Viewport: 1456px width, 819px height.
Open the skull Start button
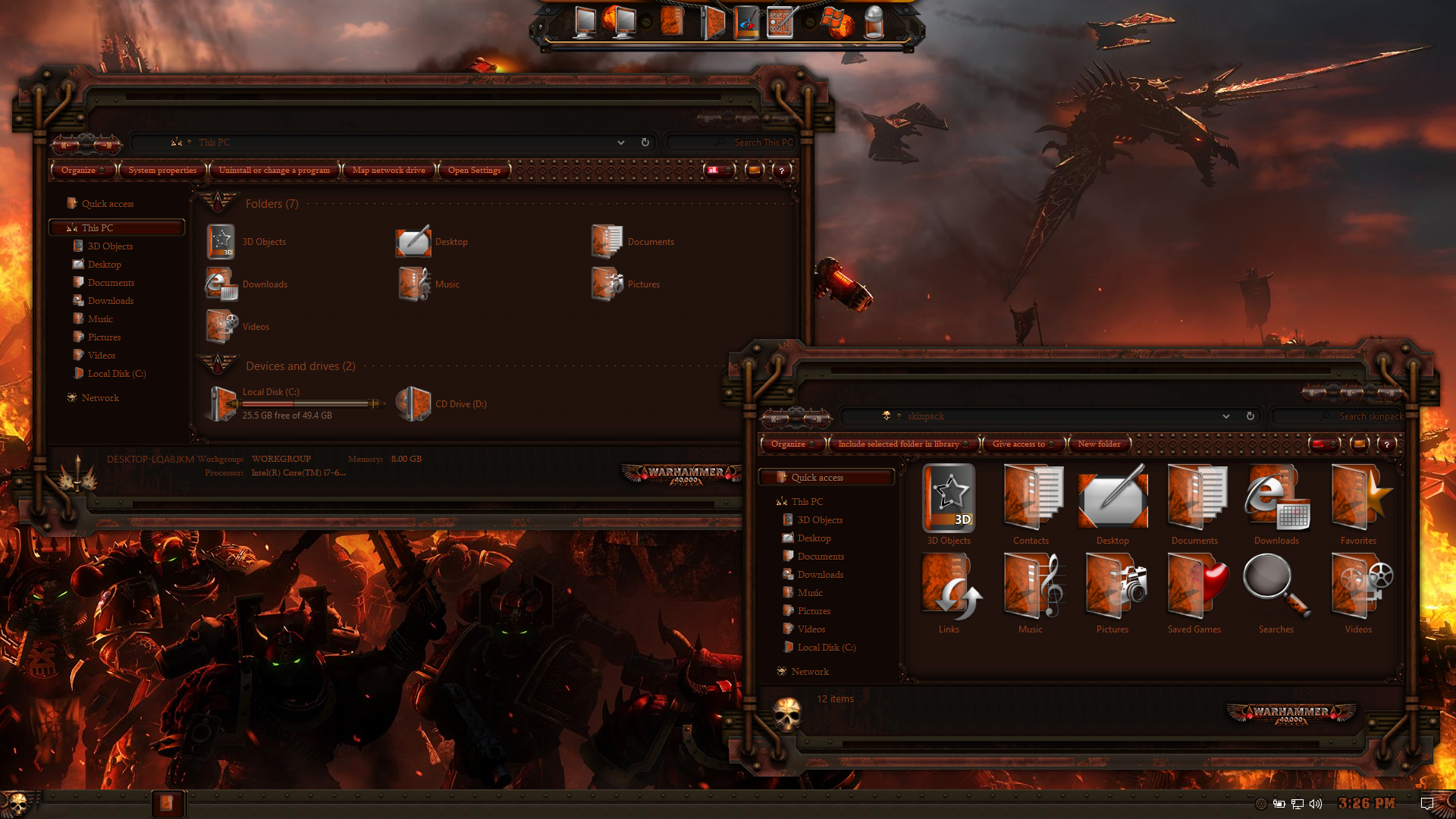(x=17, y=803)
